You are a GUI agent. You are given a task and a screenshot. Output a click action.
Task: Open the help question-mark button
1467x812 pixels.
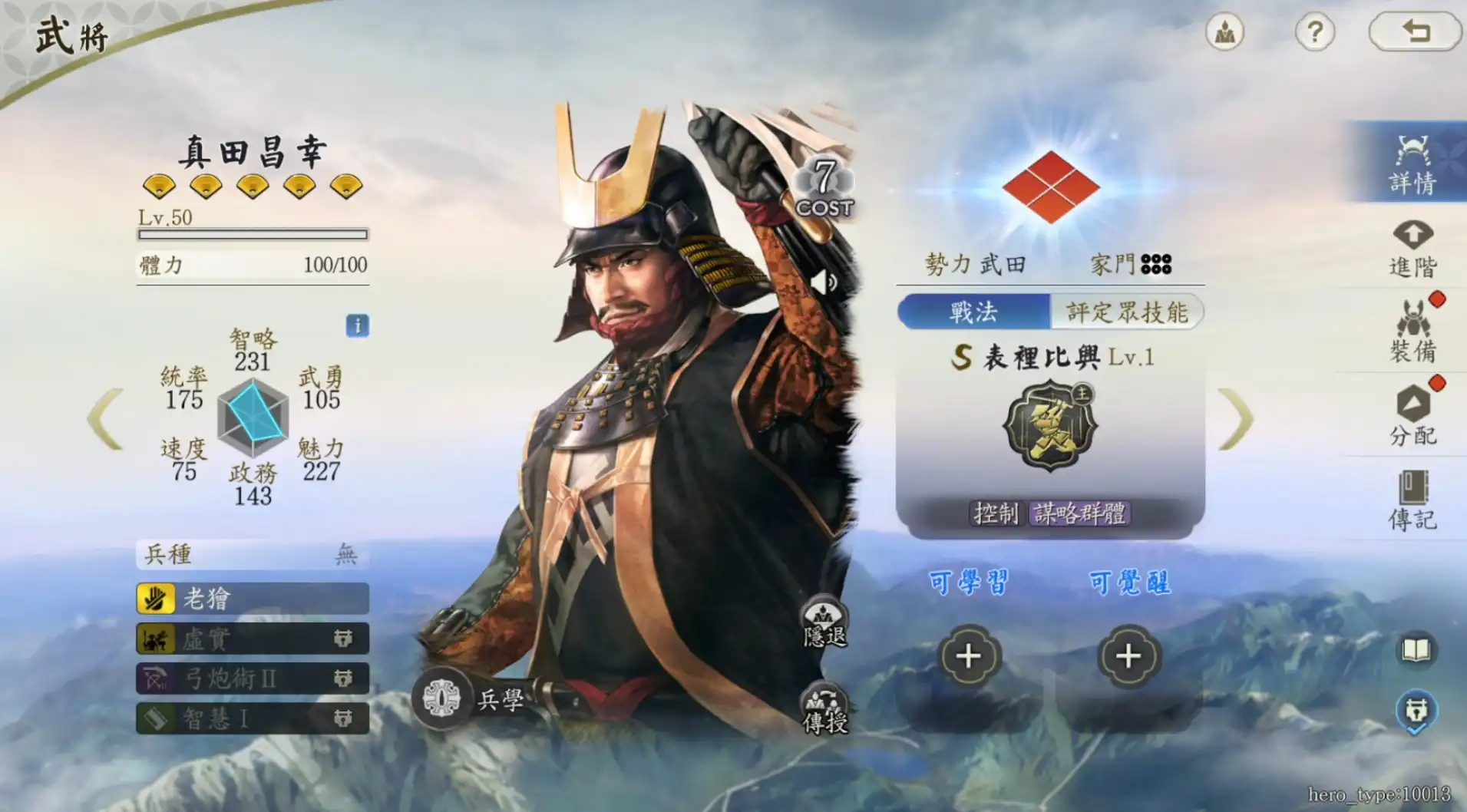click(x=1315, y=31)
